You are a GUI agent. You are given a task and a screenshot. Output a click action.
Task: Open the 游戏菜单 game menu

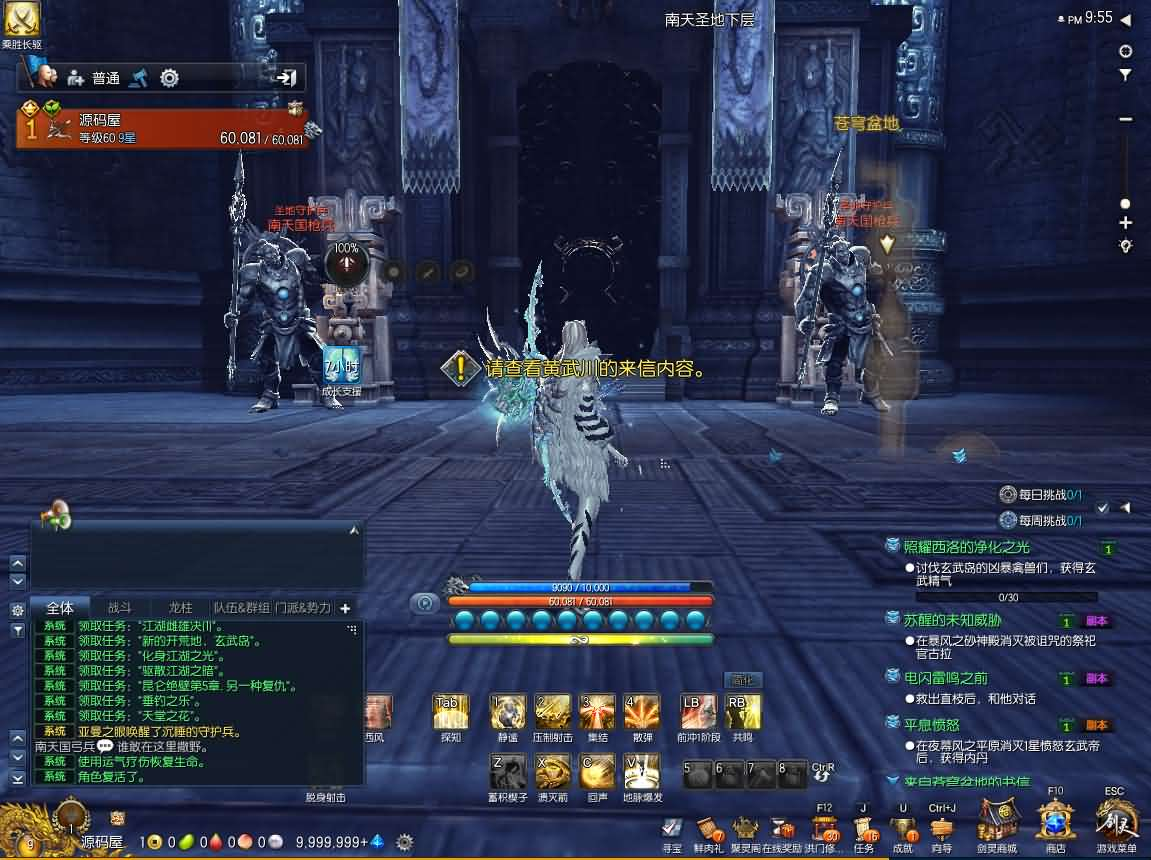pyautogui.click(x=1116, y=822)
